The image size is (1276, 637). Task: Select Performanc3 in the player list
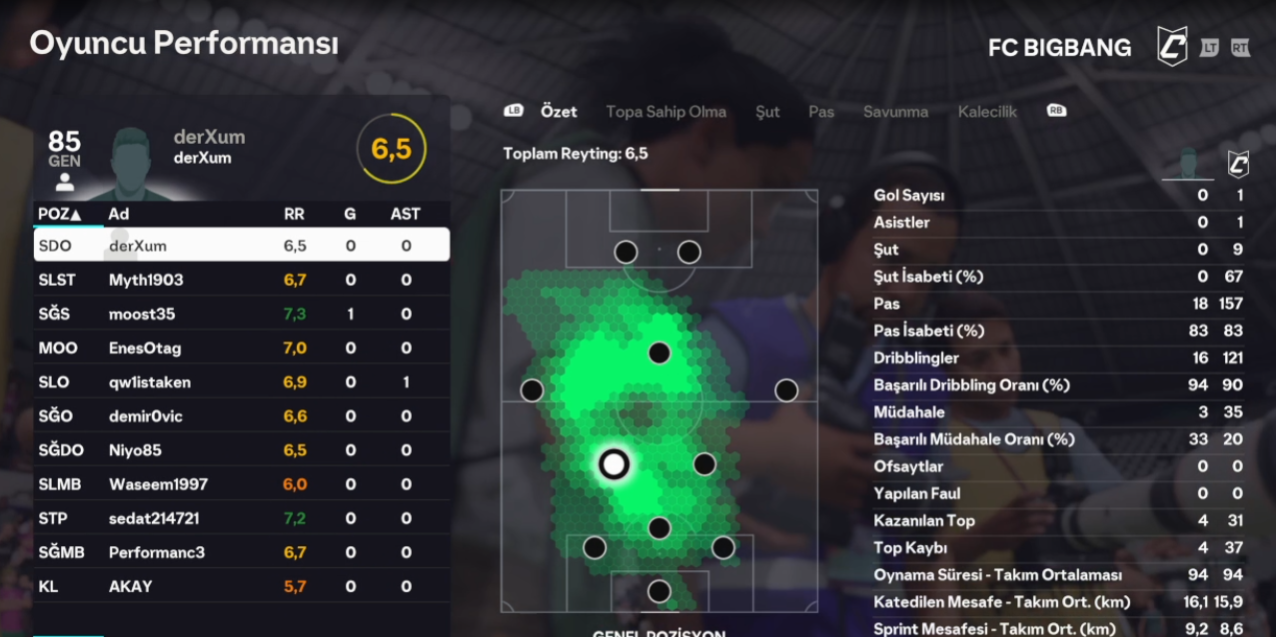[x=240, y=552]
